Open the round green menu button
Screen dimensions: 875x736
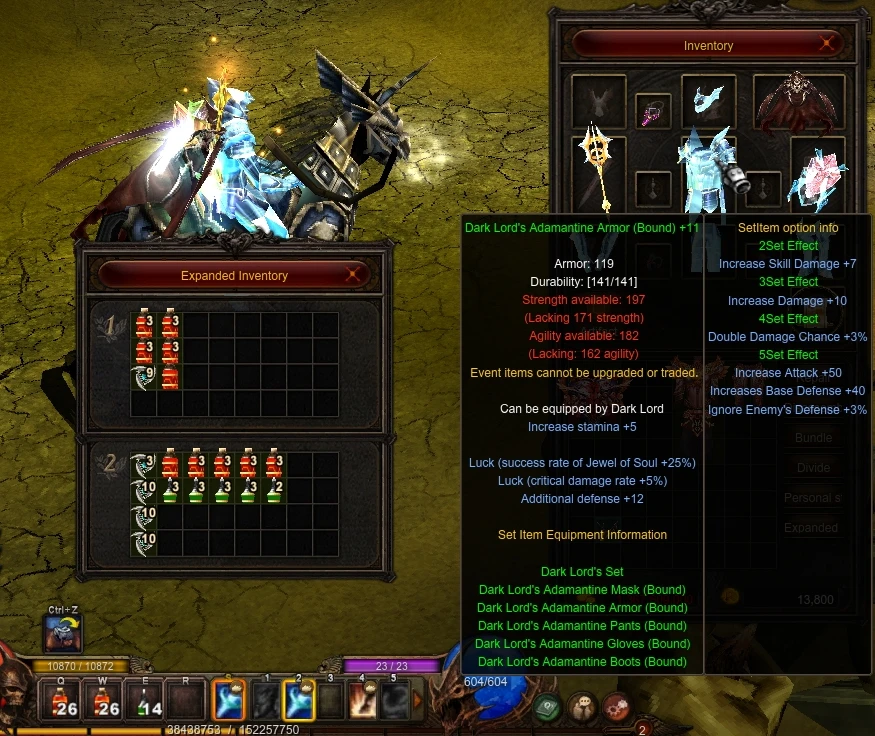[x=546, y=707]
